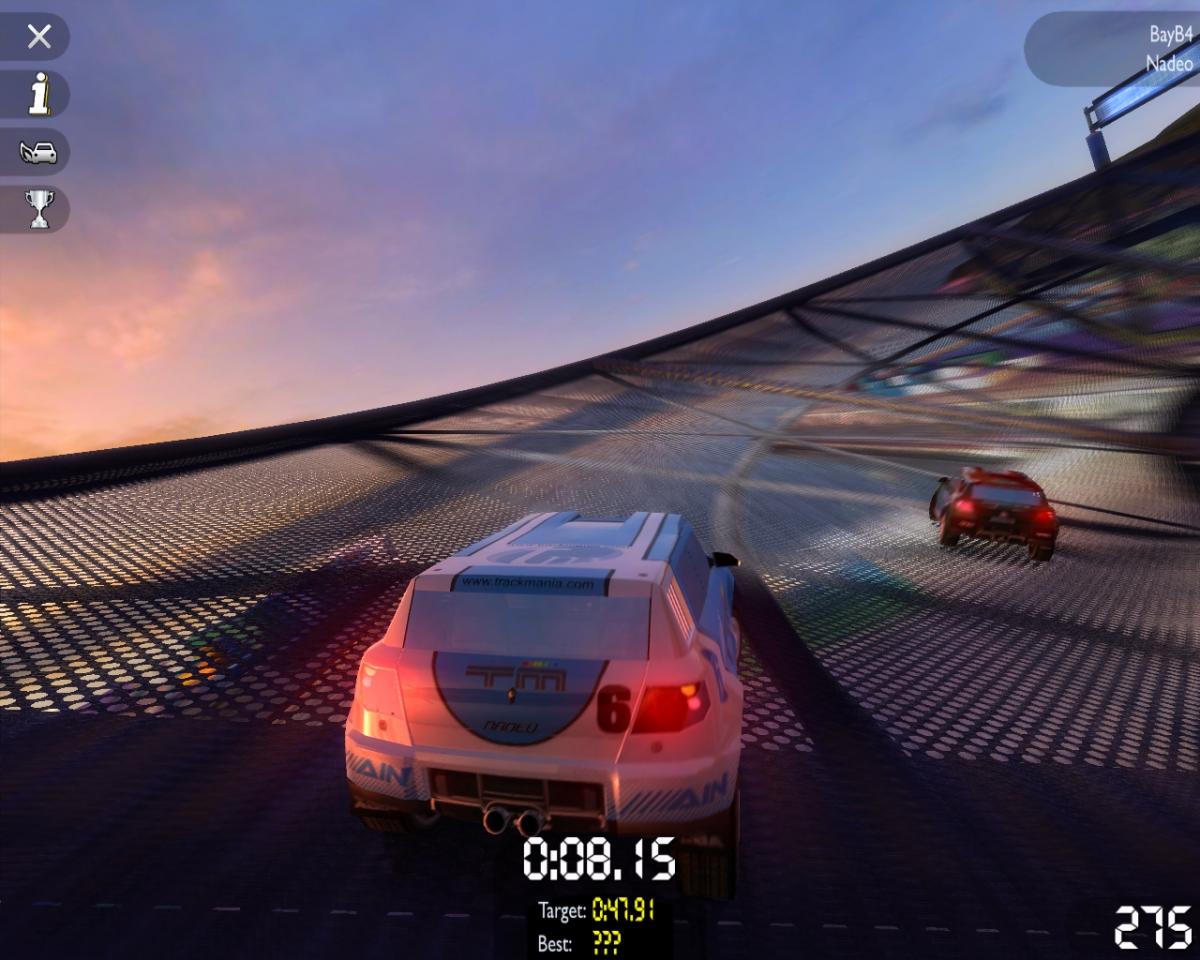
Task: Close the race with the X button
Action: [38, 37]
